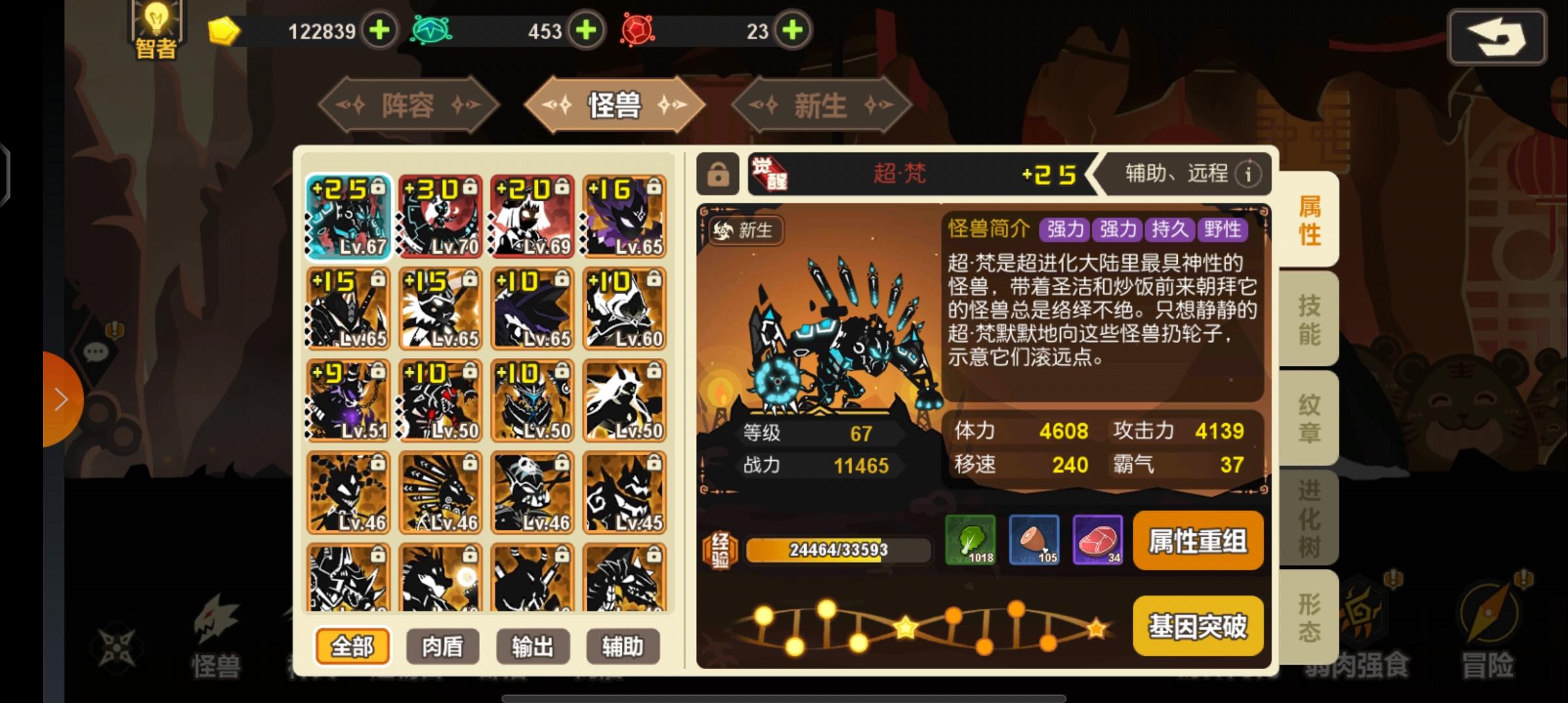Select the raw meat food item showing 34
The width and height of the screenshot is (1568, 703).
tap(1098, 540)
